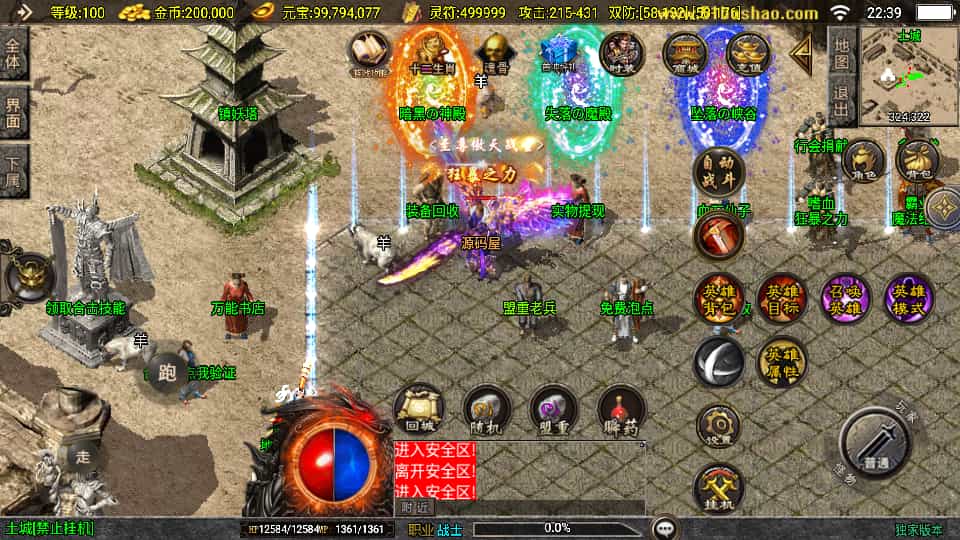Image resolution: width=960 pixels, height=540 pixels.
Task: Open the 充值 recharge icon
Action: click(747, 52)
